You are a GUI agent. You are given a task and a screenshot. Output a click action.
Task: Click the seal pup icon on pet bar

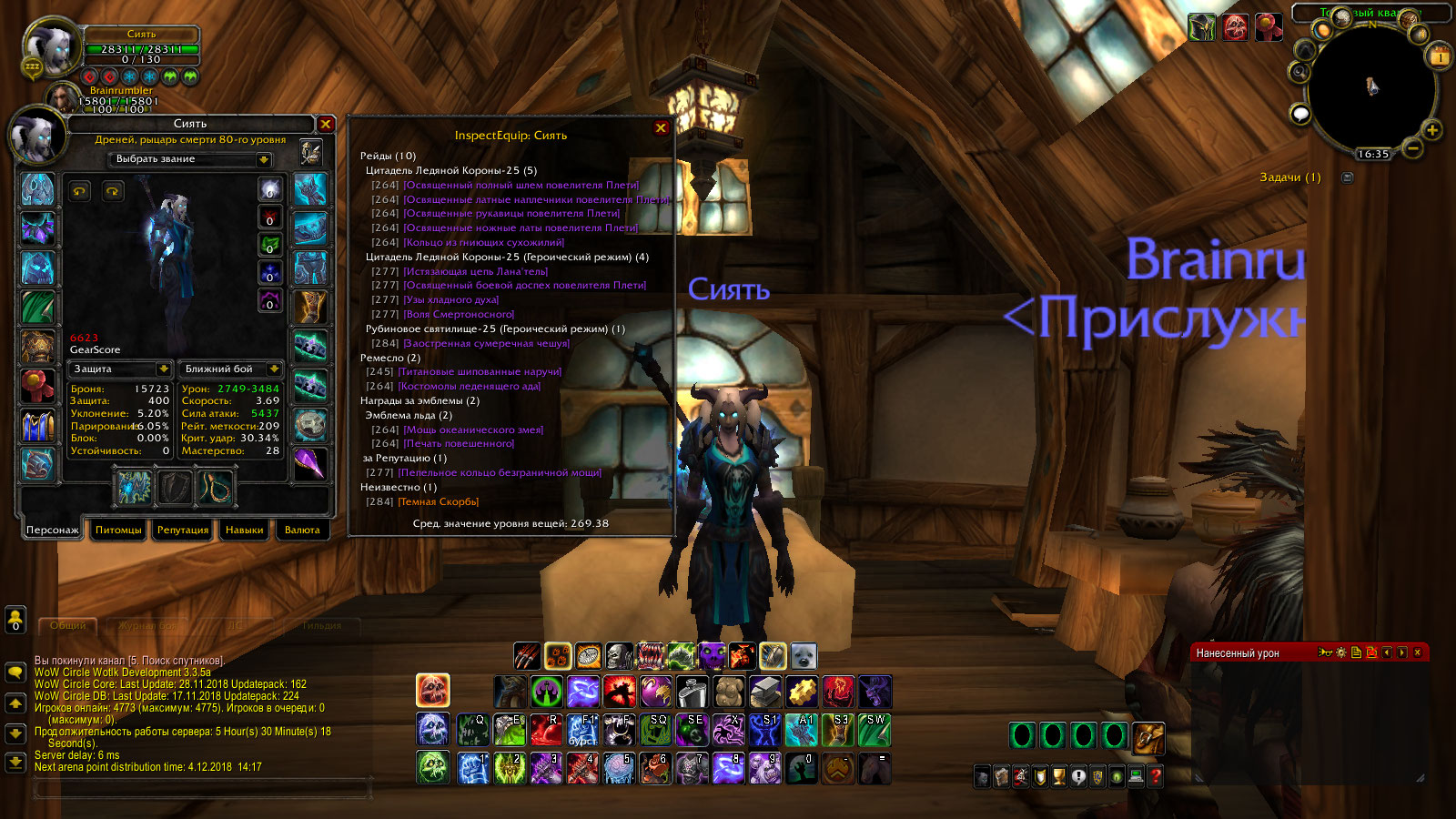[x=804, y=656]
